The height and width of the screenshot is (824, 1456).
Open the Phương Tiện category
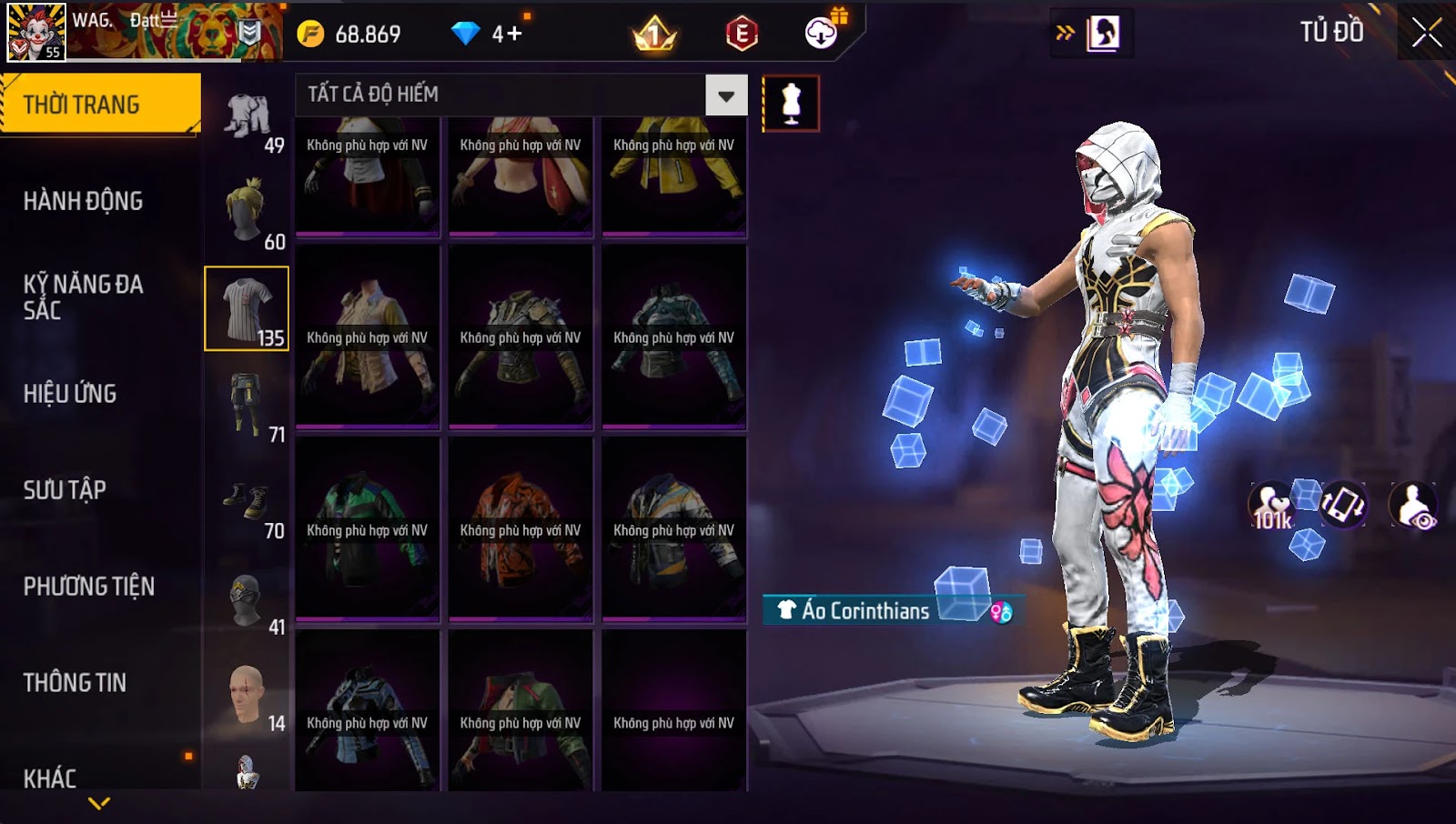(88, 587)
